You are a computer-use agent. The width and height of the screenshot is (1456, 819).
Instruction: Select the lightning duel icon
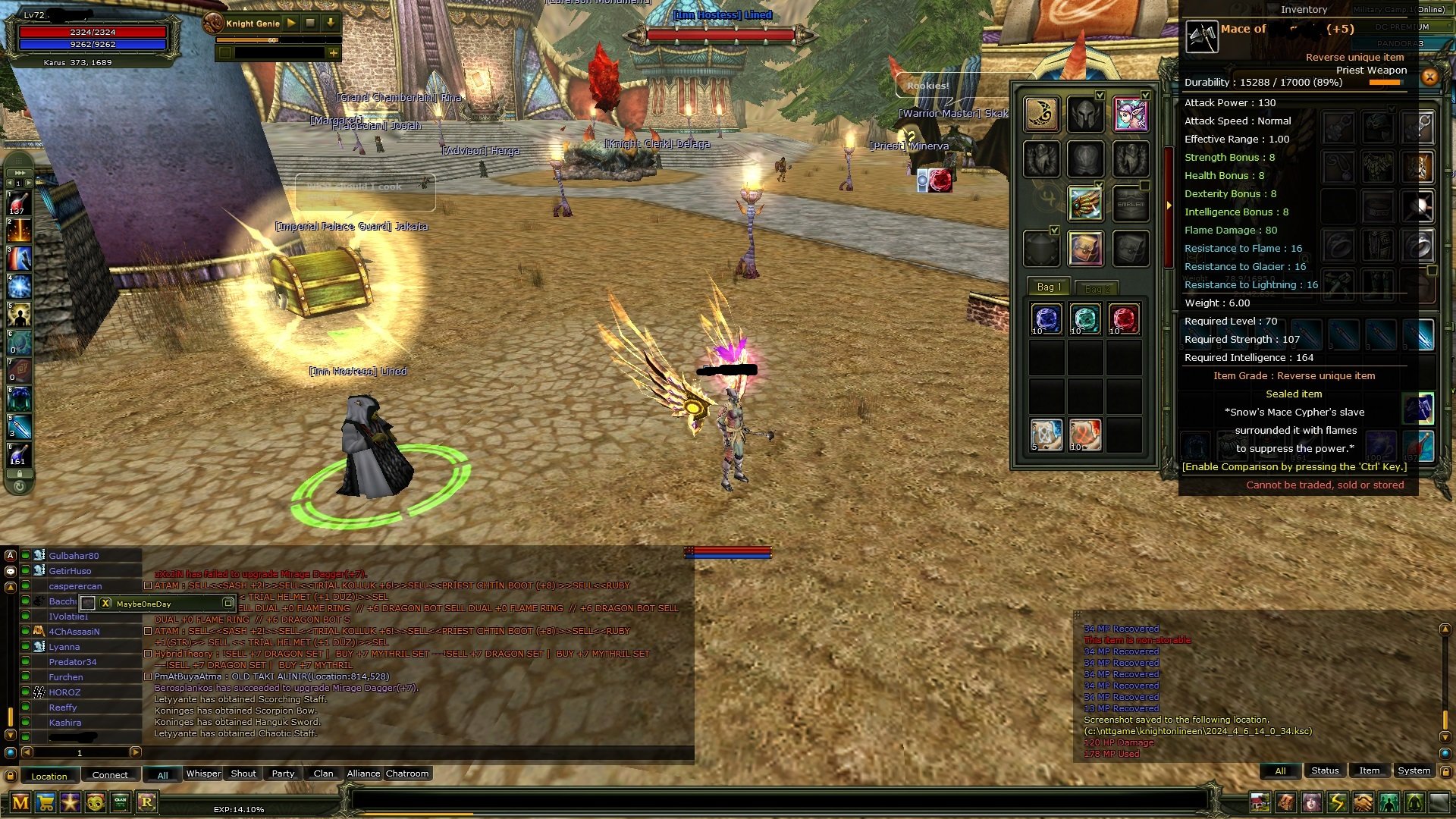pos(1336,801)
